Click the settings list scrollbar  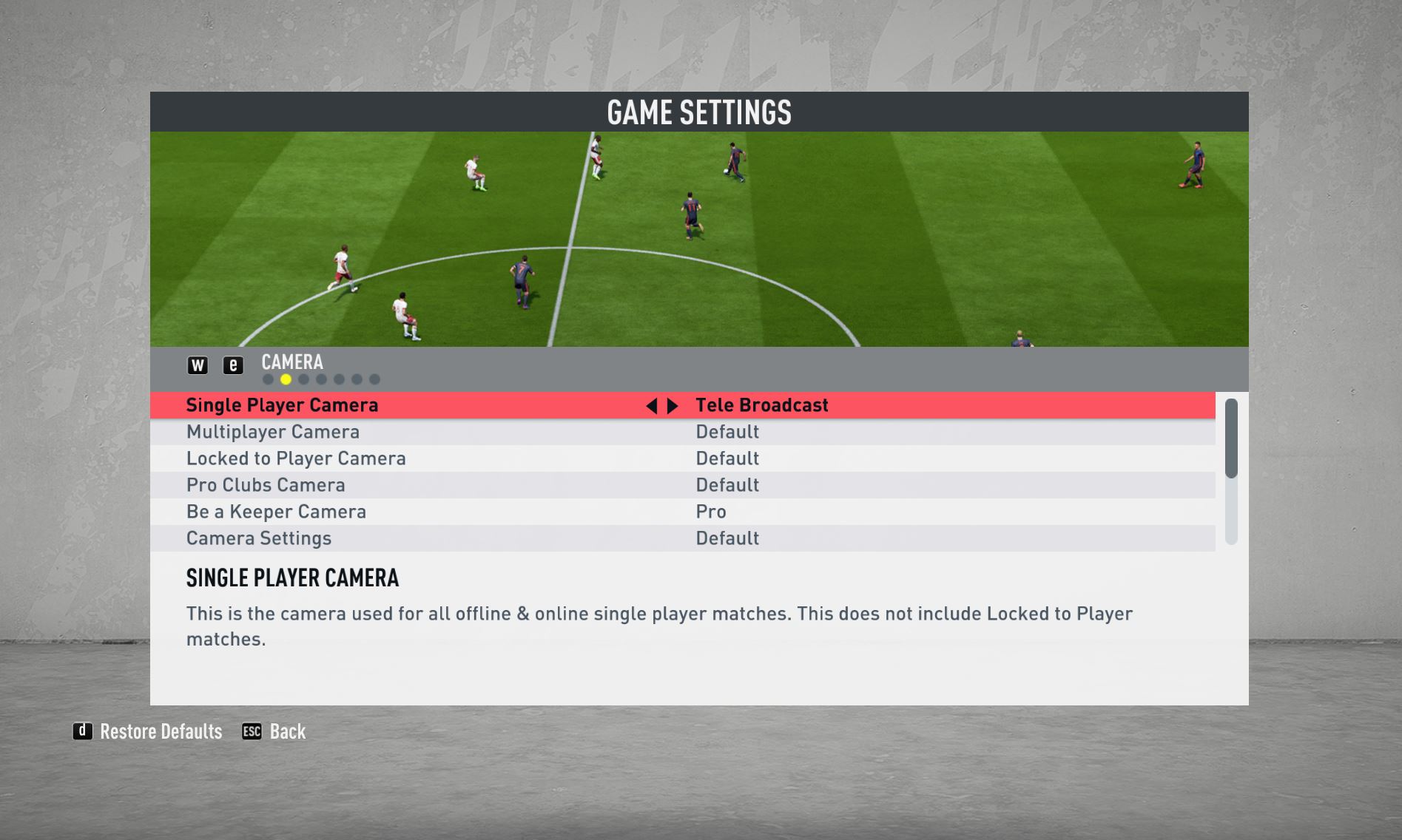1231,439
